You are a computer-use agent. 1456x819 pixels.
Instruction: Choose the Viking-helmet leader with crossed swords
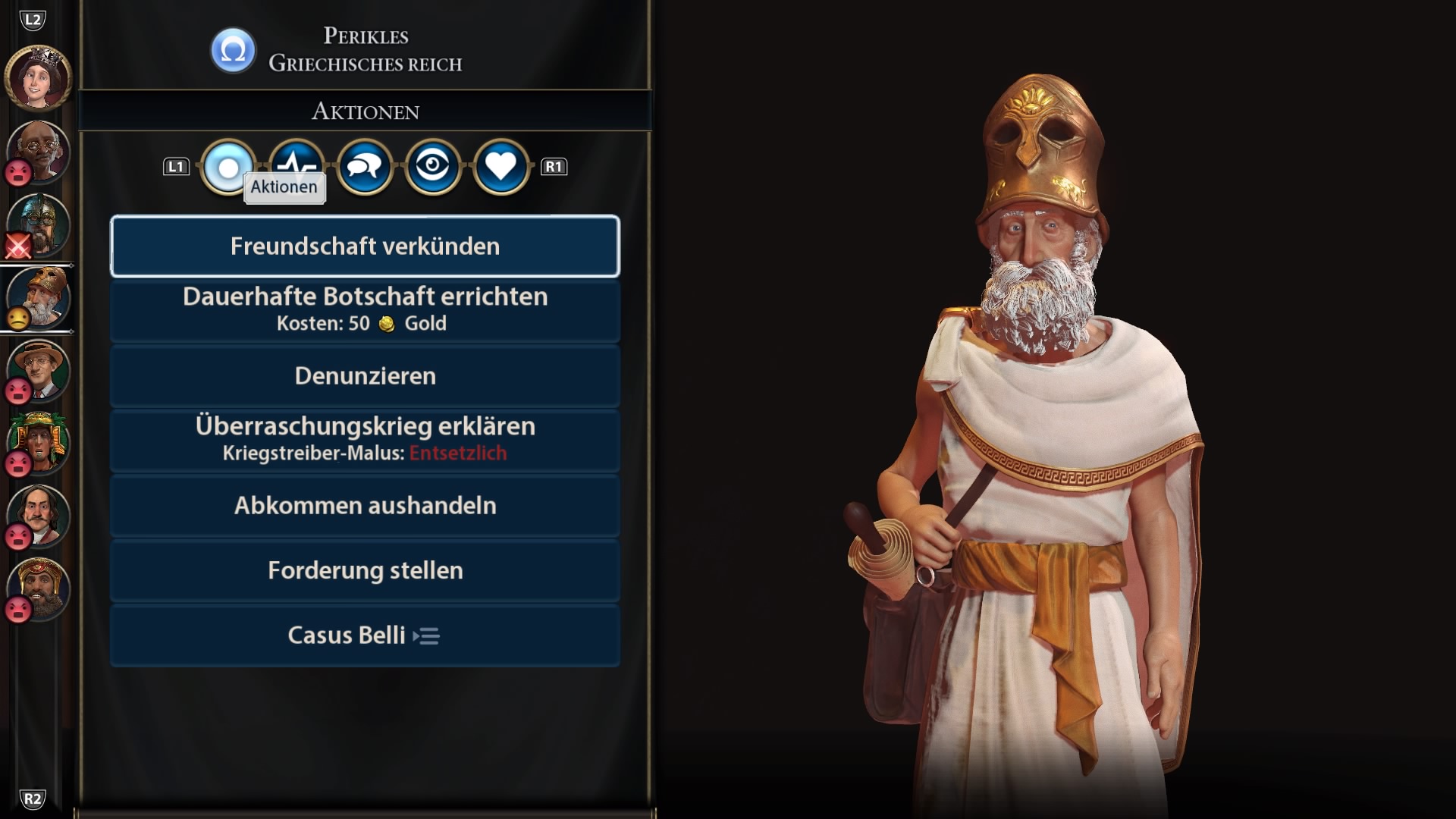pyautogui.click(x=39, y=224)
